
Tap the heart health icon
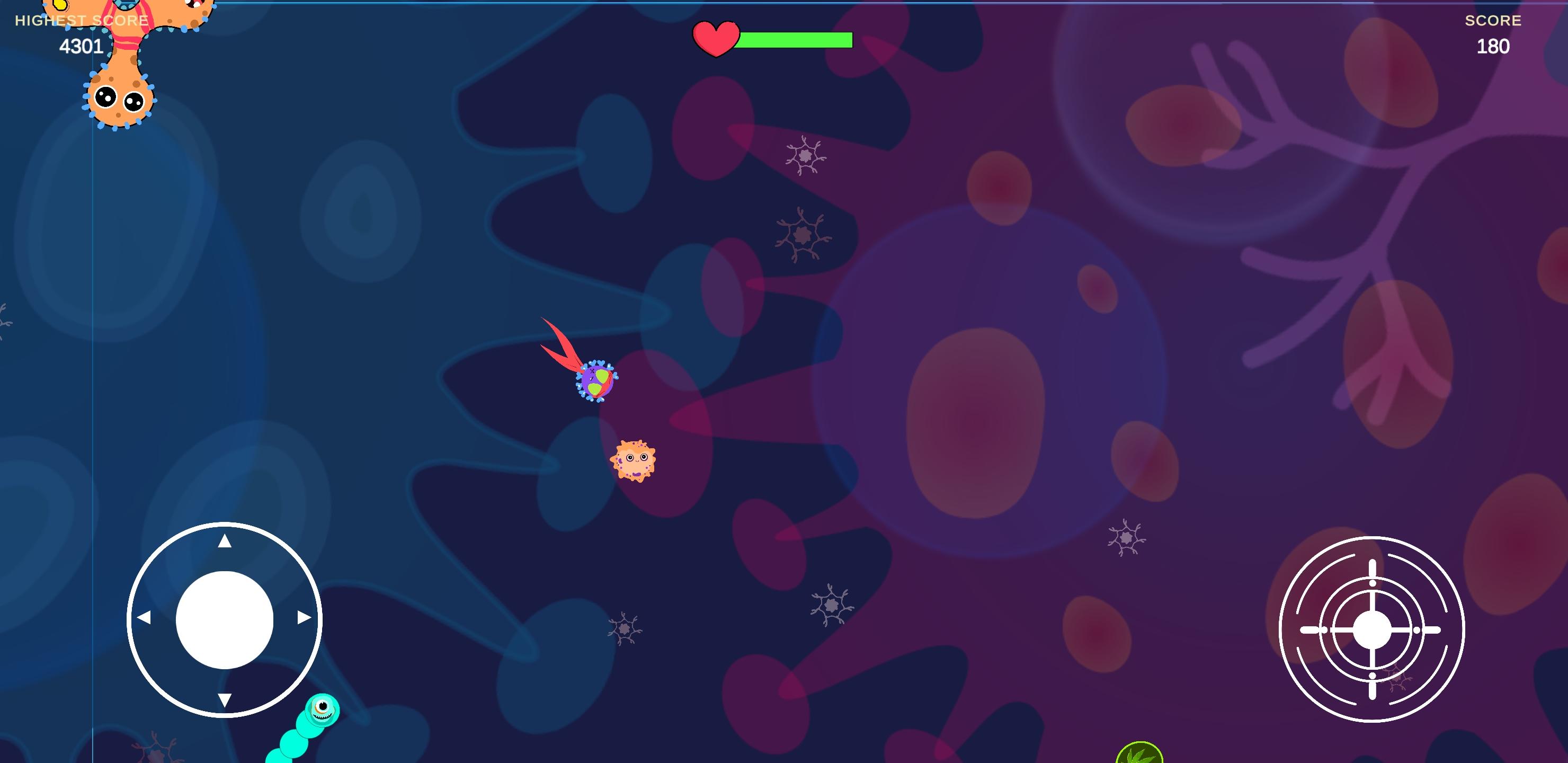click(x=716, y=40)
